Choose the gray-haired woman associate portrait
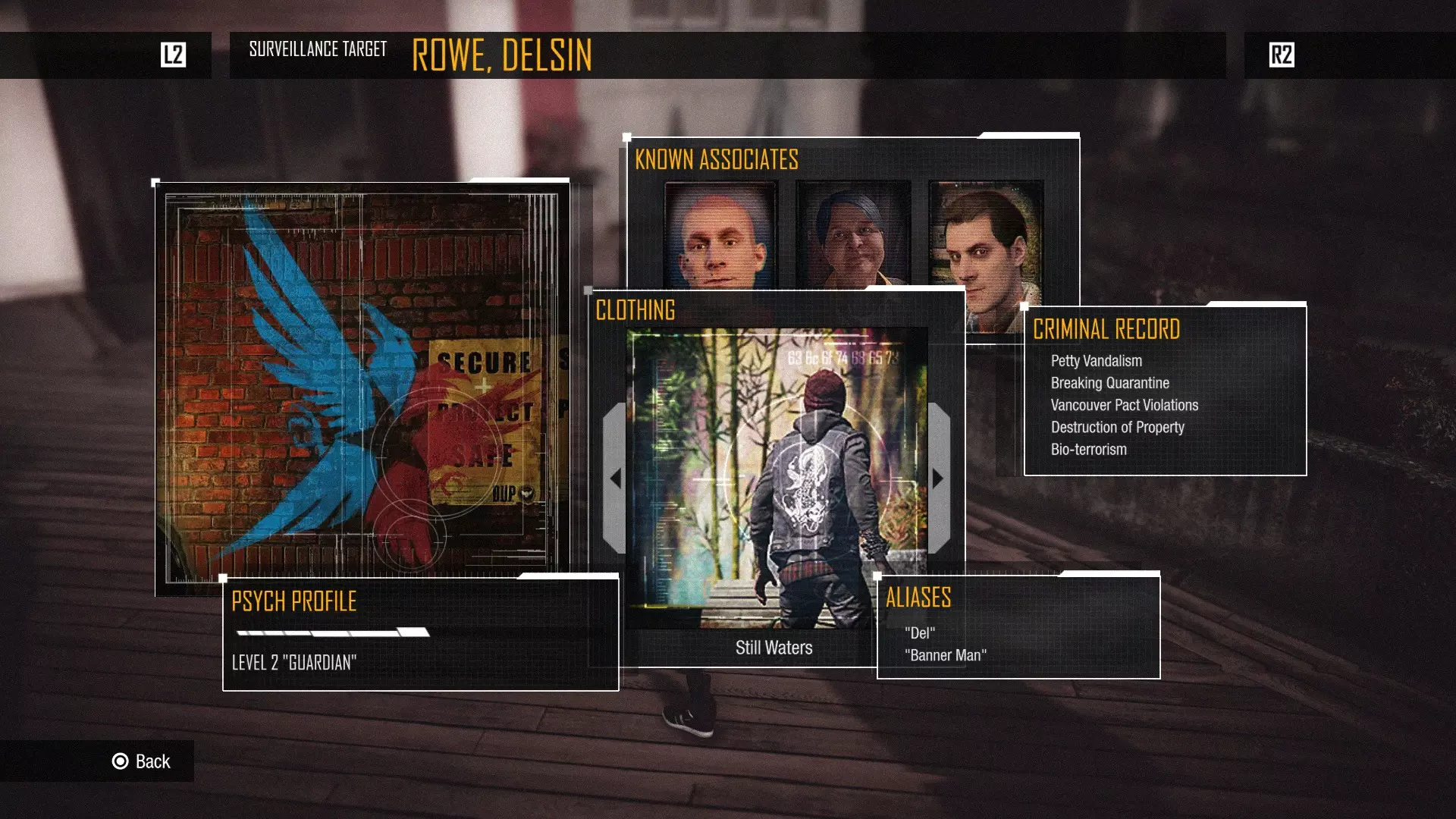Image resolution: width=1456 pixels, height=819 pixels. pos(853,235)
